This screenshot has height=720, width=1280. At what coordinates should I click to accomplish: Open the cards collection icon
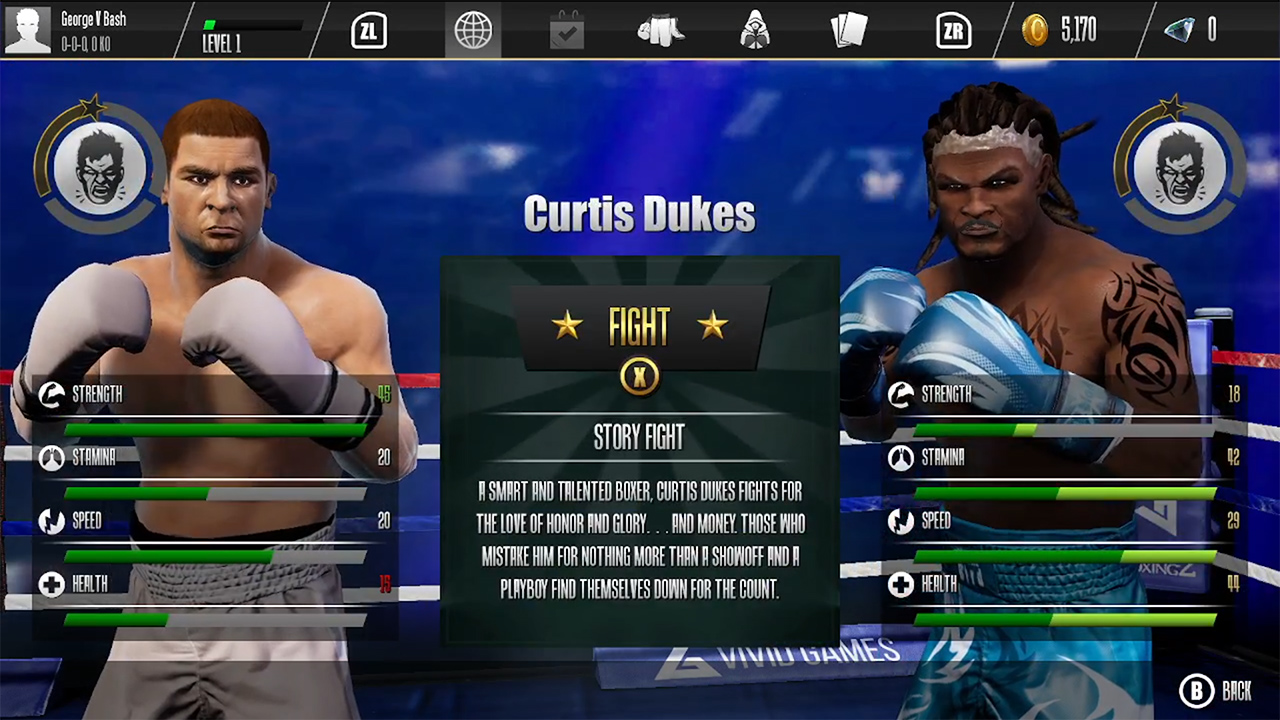coord(849,30)
